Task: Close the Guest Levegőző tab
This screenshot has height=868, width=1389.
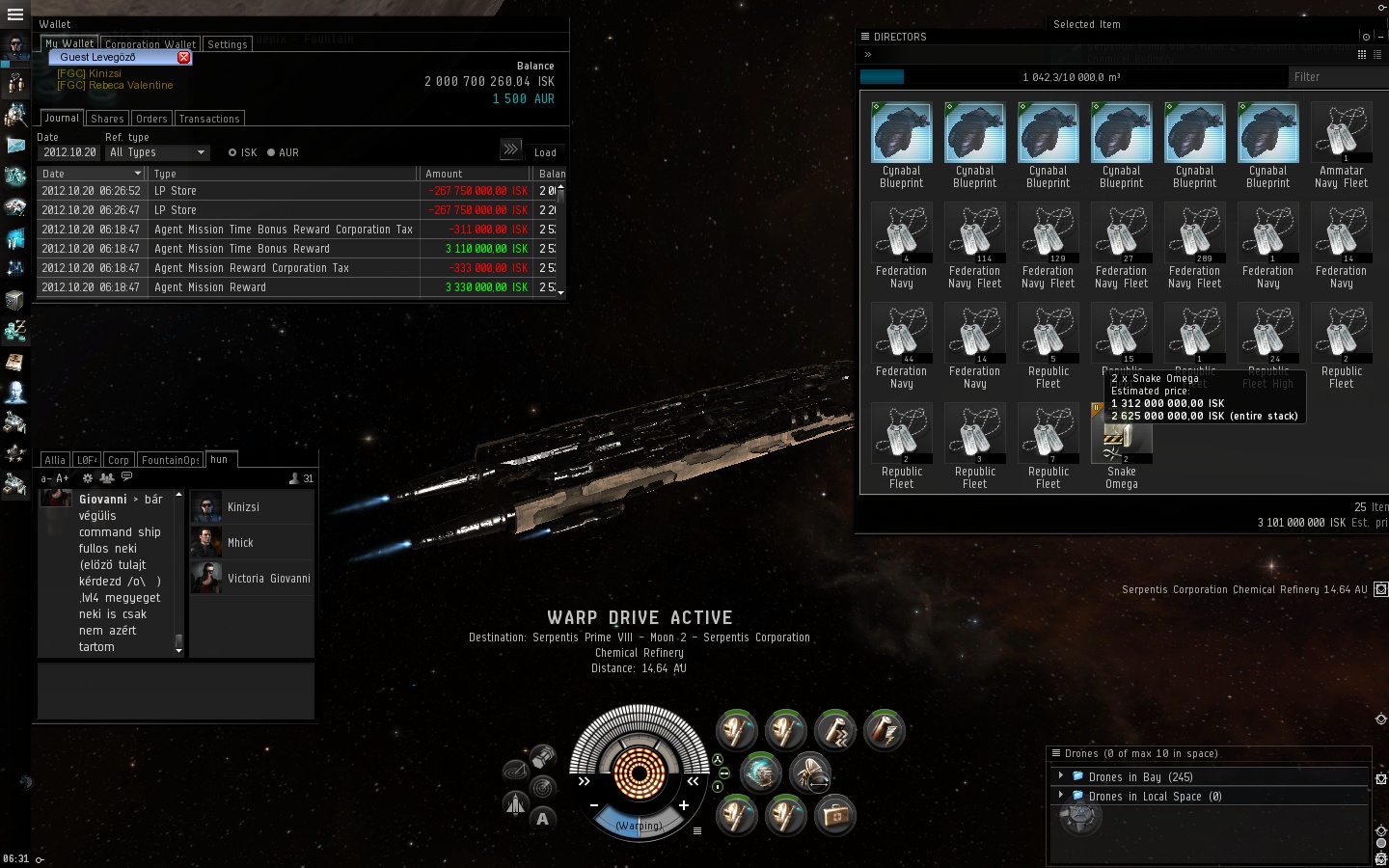Action: coord(183,58)
